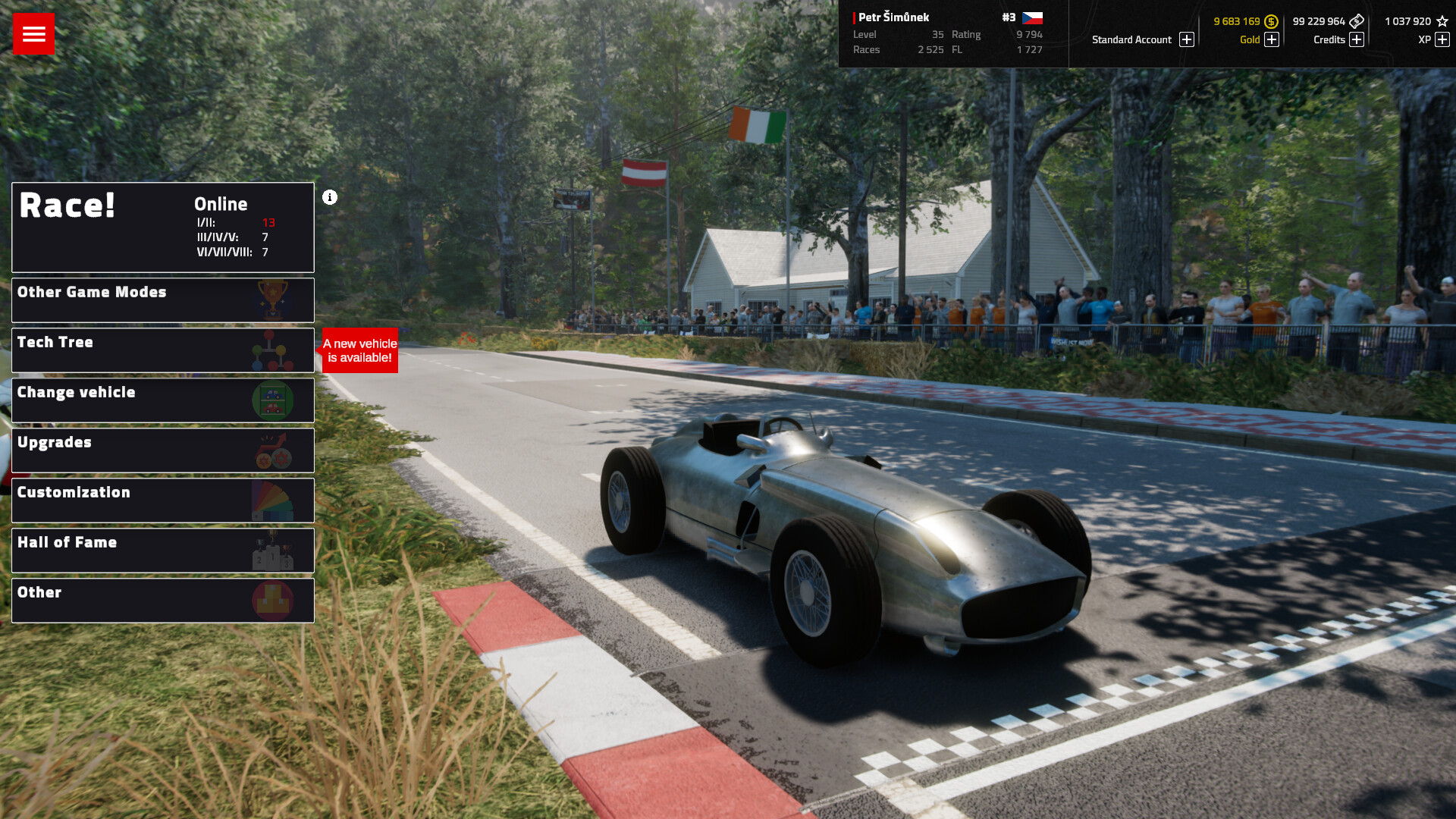1456x819 pixels.
Task: Start an online Race
Action: coord(162,227)
